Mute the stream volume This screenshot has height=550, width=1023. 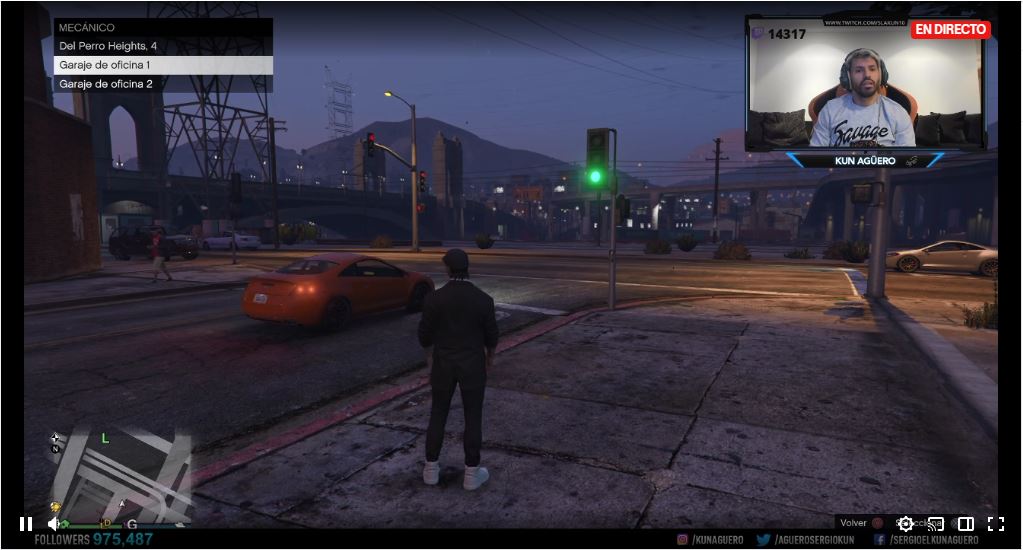tap(55, 524)
